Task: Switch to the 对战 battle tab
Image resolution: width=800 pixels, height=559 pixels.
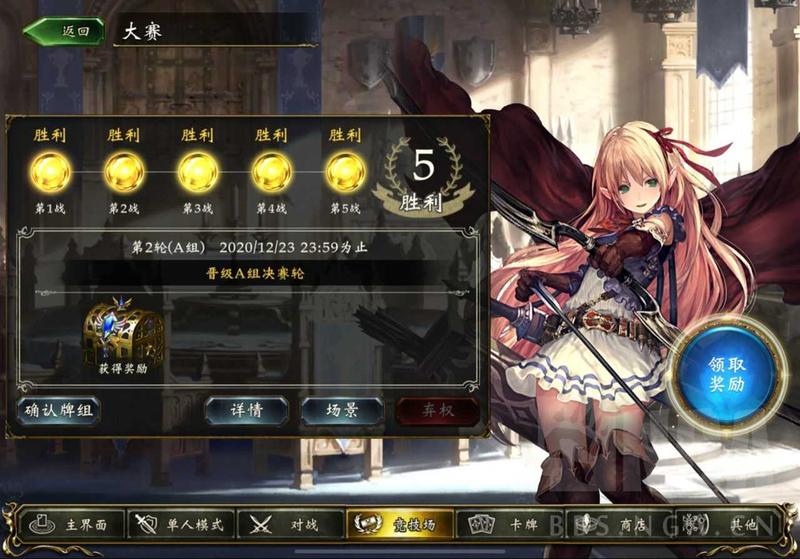Action: (289, 523)
